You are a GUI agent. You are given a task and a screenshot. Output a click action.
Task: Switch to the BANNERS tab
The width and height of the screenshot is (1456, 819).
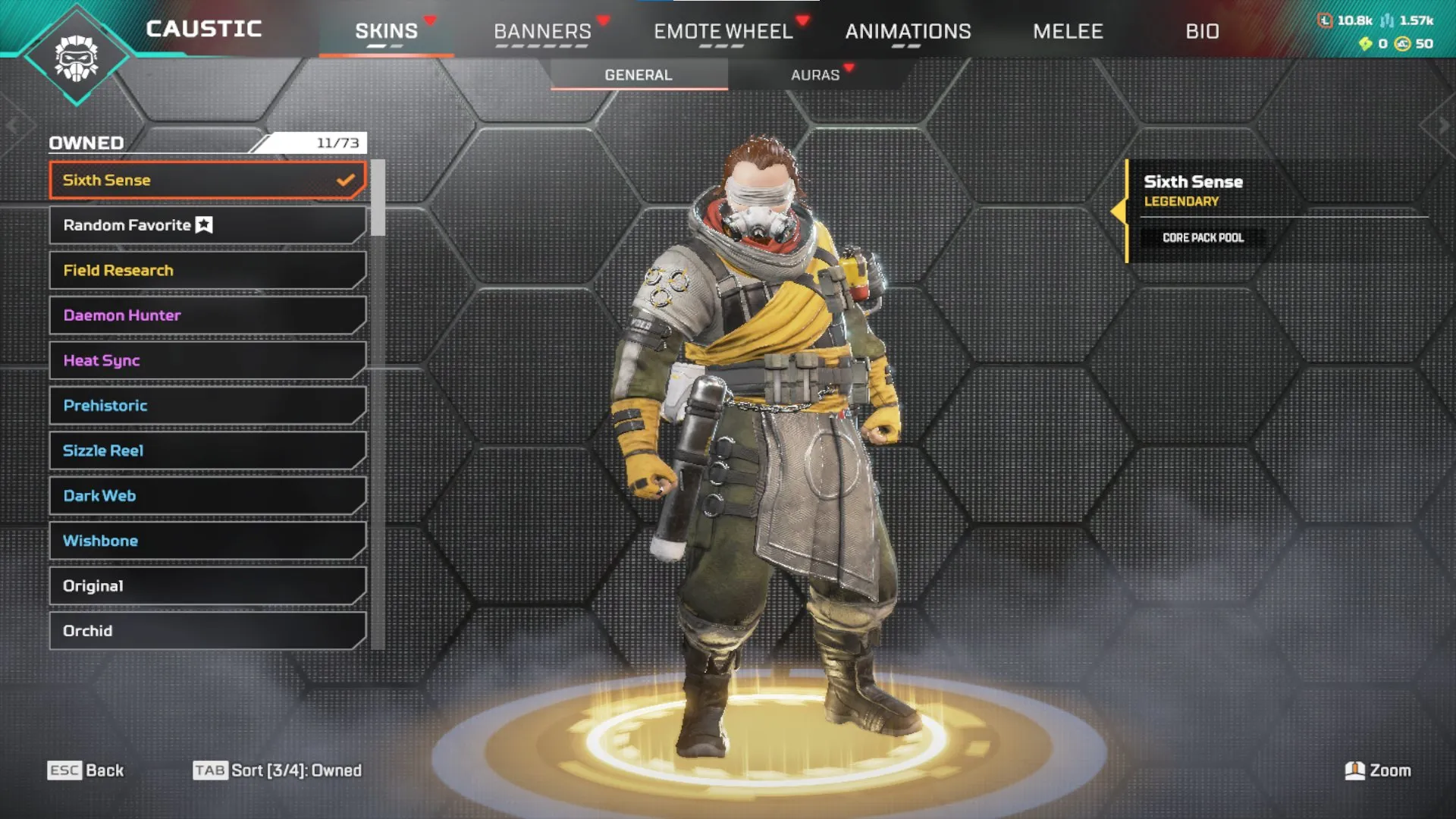(x=543, y=31)
